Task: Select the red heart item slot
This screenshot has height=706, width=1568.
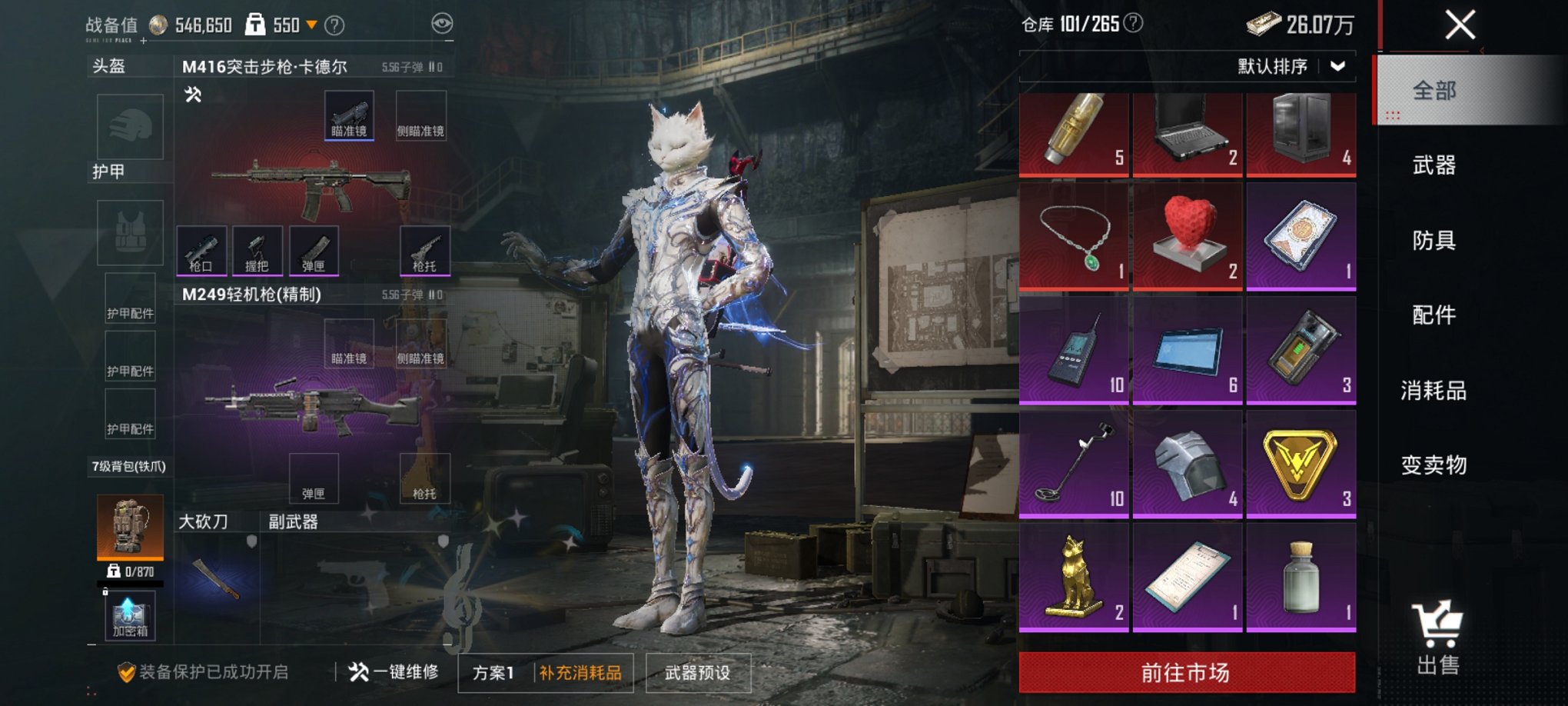Action: click(x=1188, y=235)
